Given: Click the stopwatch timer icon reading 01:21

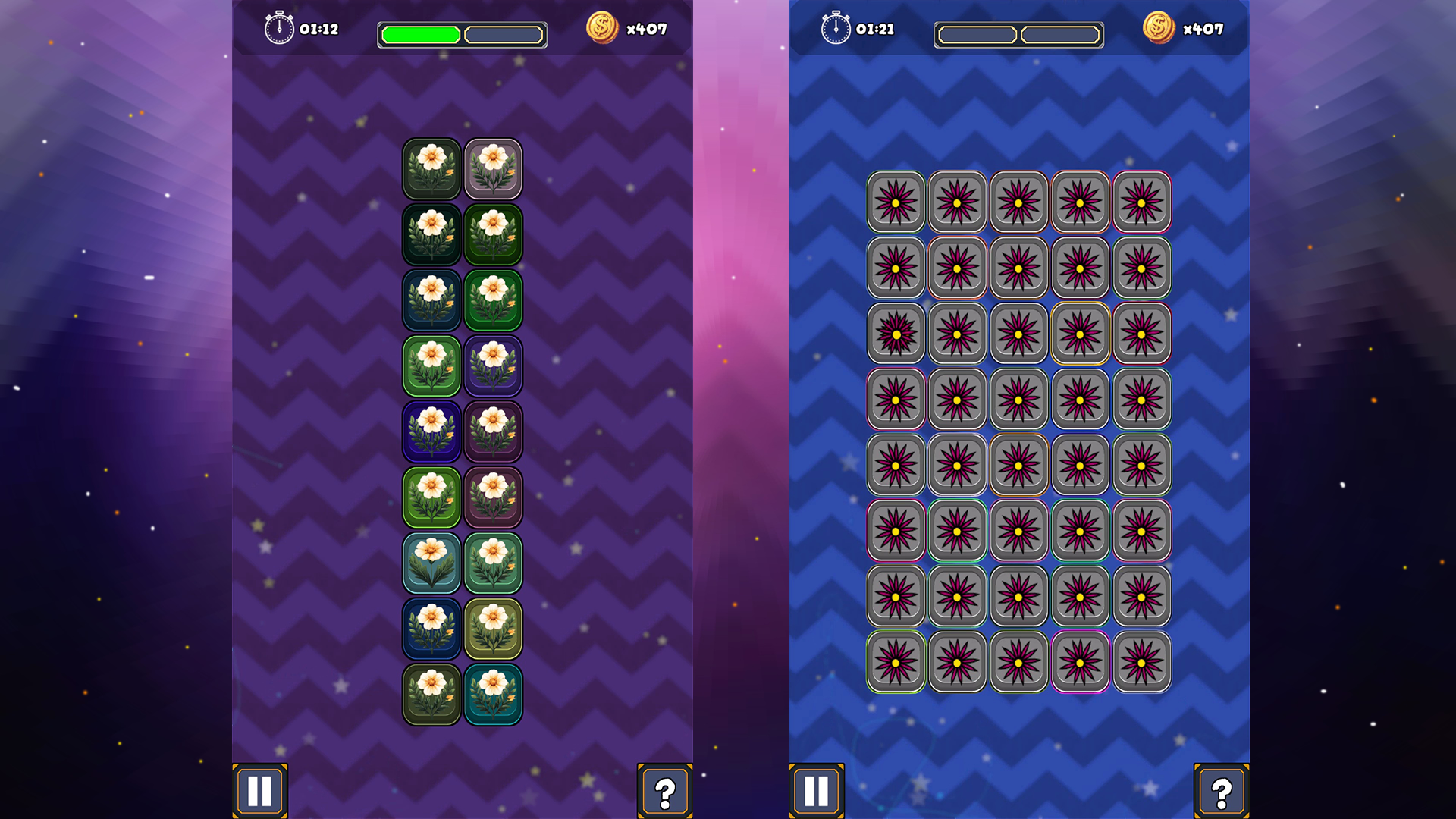Looking at the screenshot, I should pyautogui.click(x=835, y=28).
